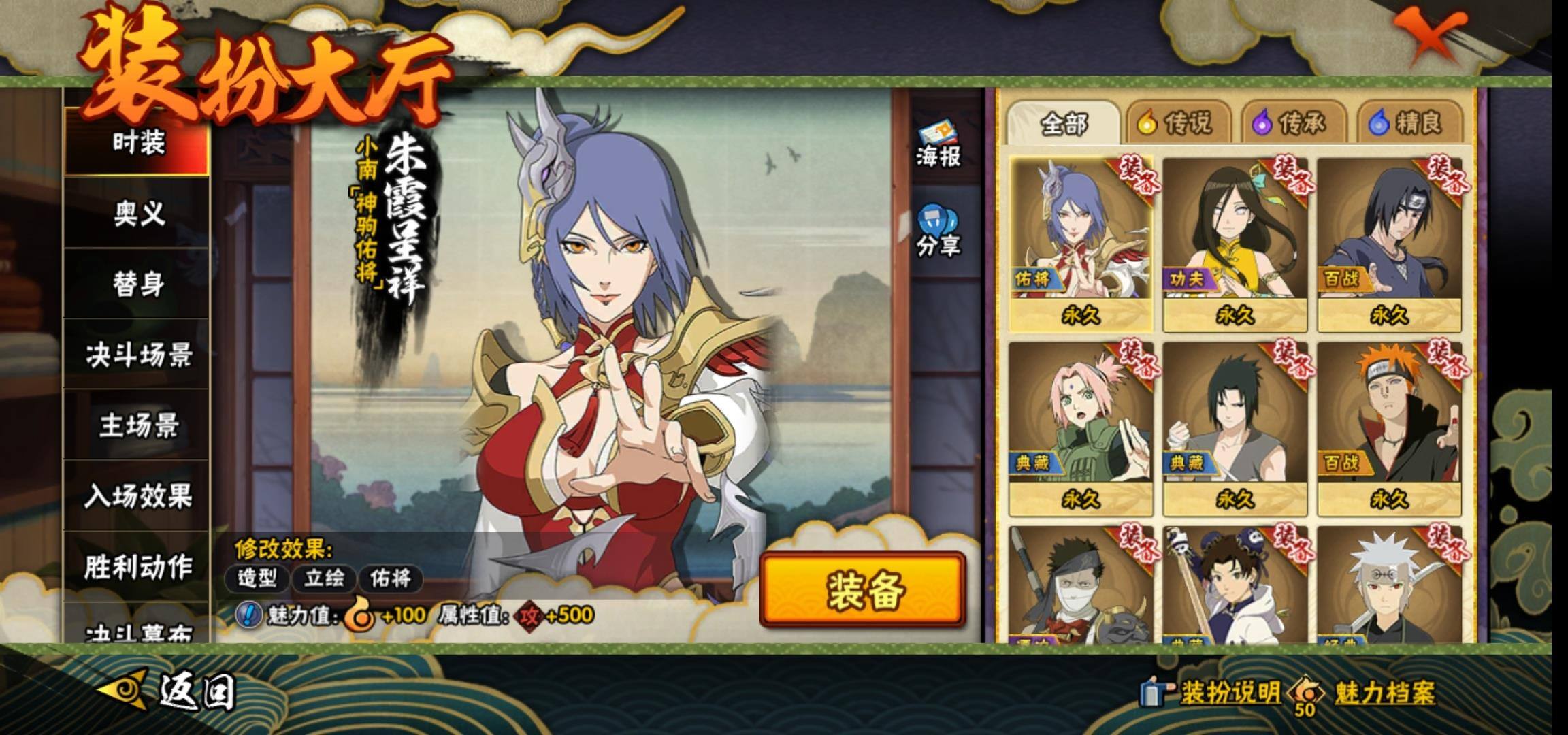The height and width of the screenshot is (735, 1568).
Task: Tap the 分享 share icon
Action: coord(937,233)
